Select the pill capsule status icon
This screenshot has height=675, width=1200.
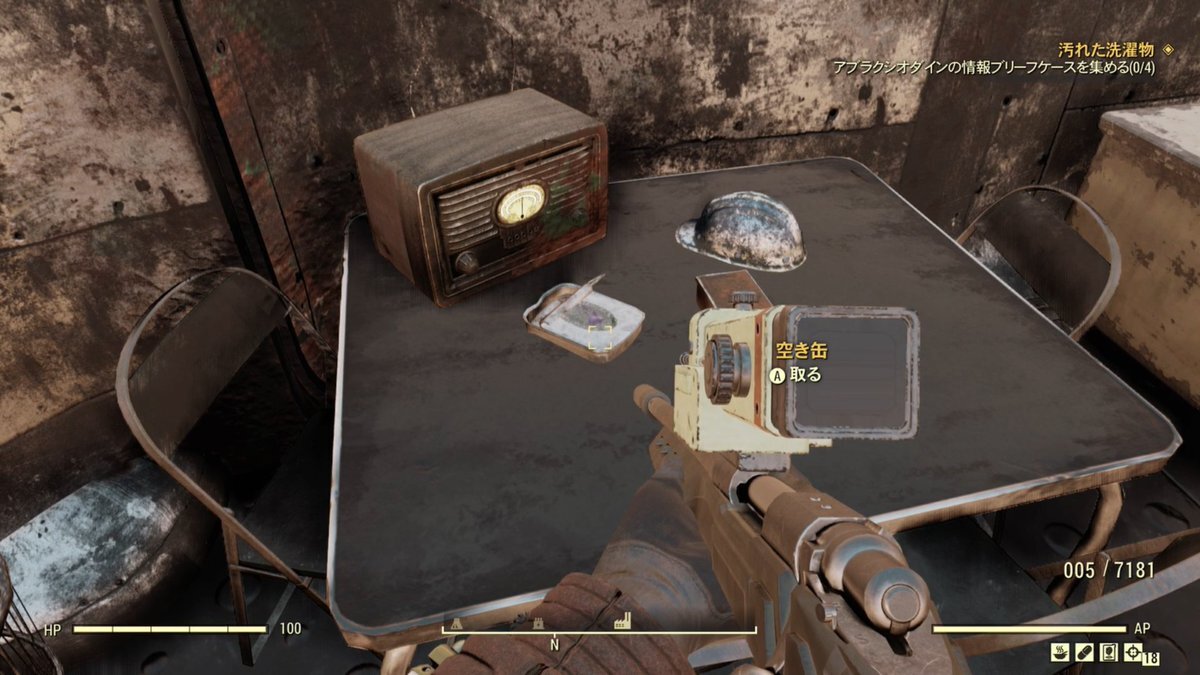pyautogui.click(x=1085, y=653)
